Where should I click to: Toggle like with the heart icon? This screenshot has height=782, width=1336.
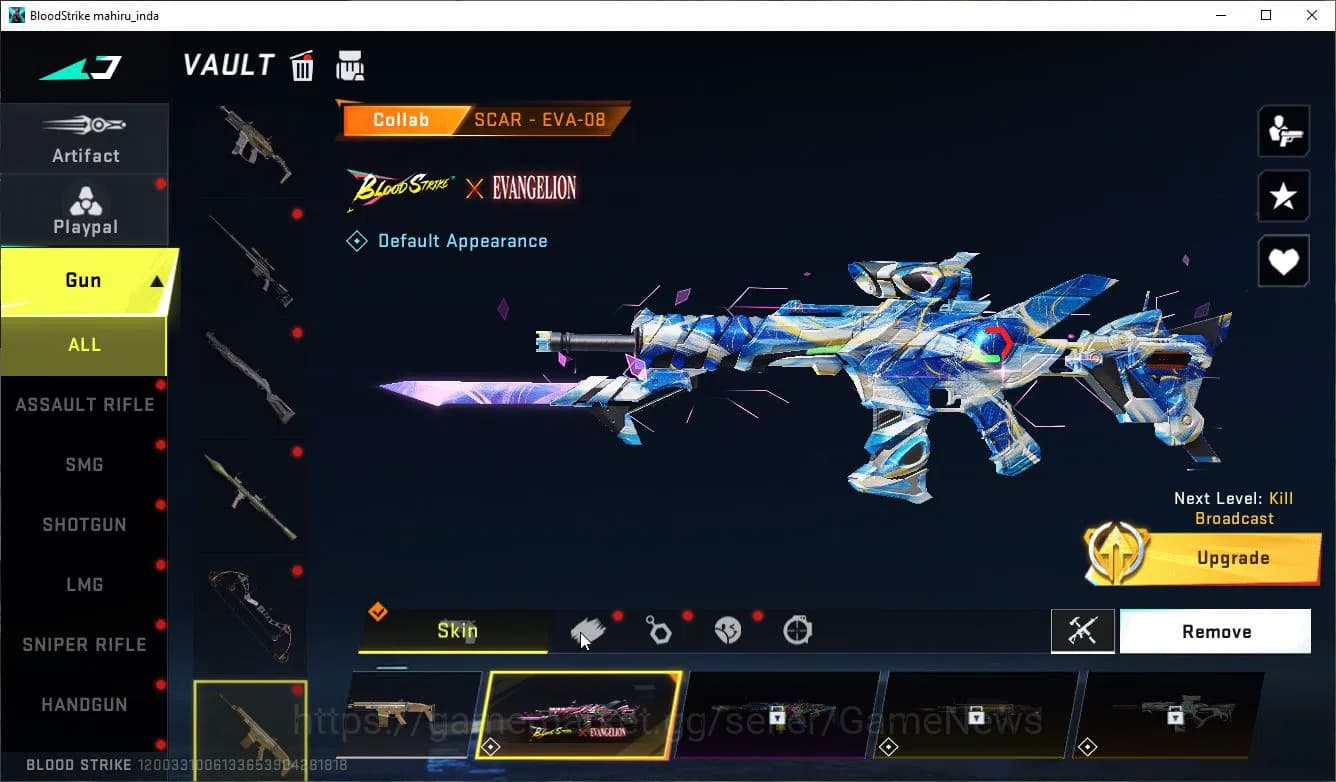[x=1283, y=261]
